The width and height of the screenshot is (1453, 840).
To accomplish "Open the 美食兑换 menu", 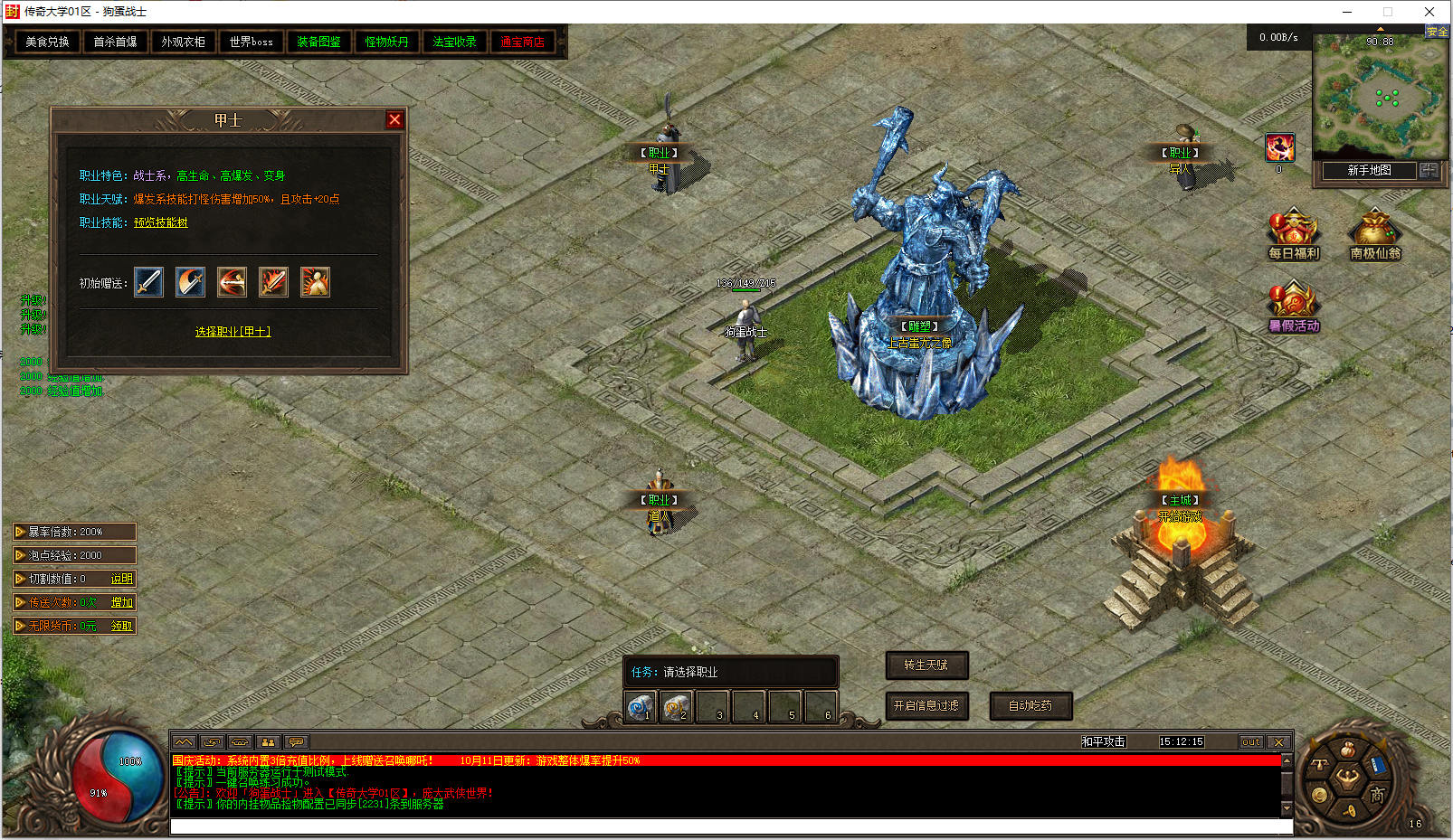I will point(47,42).
